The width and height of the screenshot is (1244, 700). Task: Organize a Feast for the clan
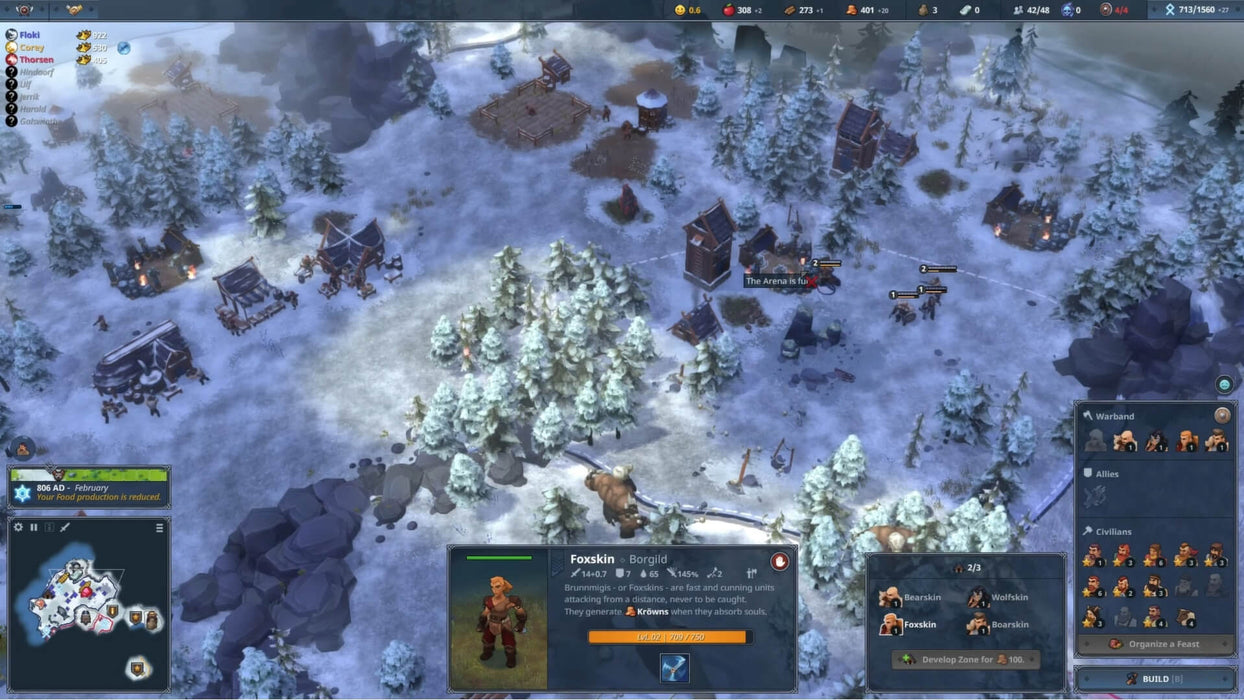(1155, 644)
